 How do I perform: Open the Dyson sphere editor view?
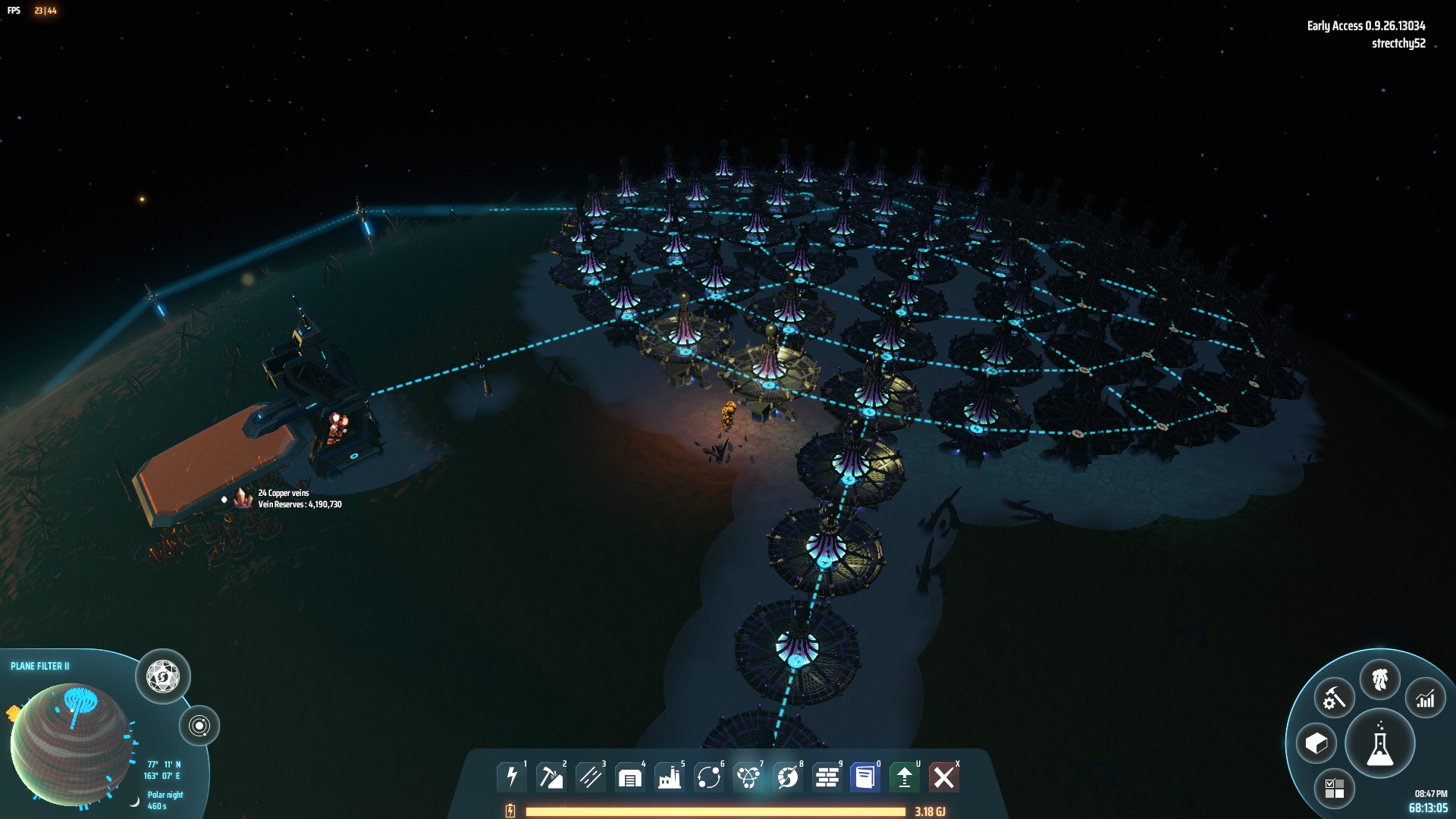[163, 676]
